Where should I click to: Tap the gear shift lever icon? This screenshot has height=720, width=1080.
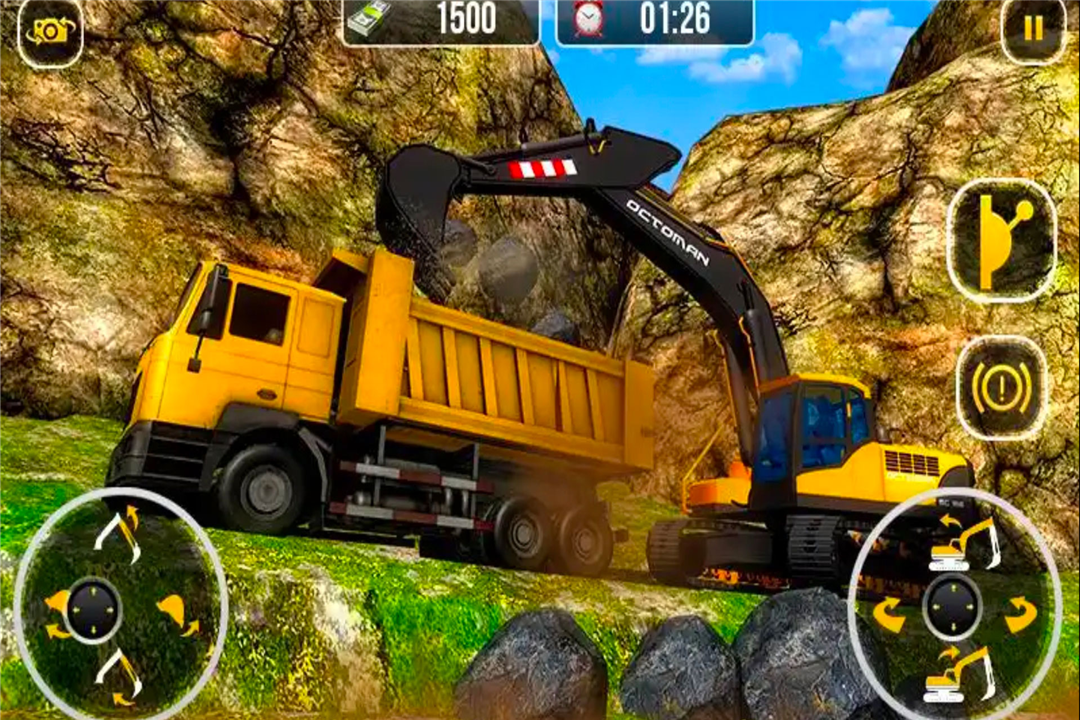(x=1001, y=241)
